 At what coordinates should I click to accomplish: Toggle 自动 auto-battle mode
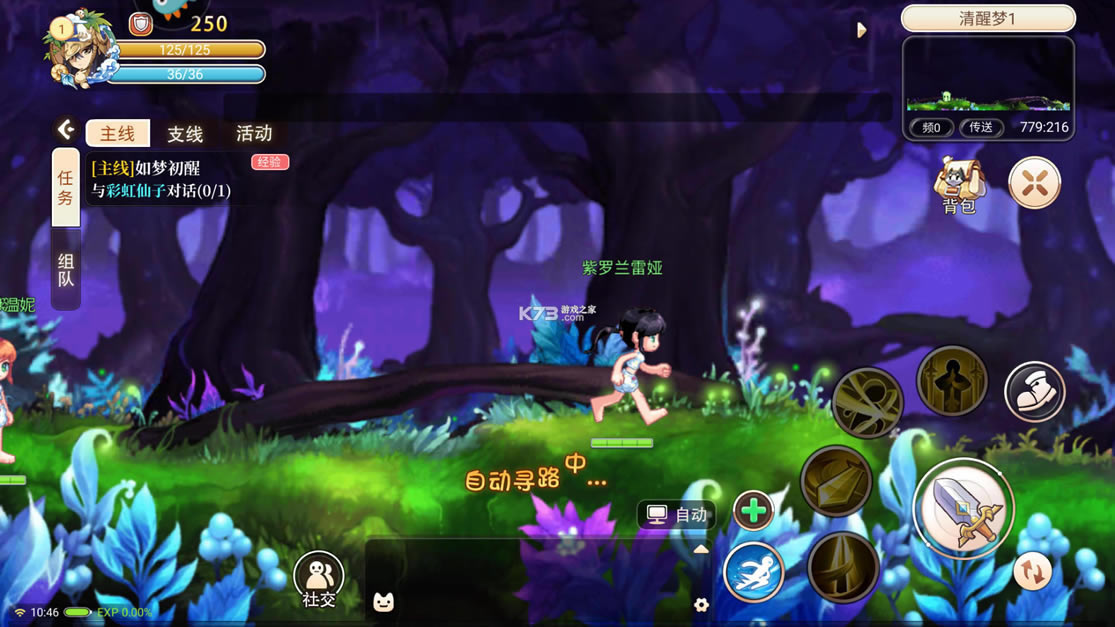(677, 515)
